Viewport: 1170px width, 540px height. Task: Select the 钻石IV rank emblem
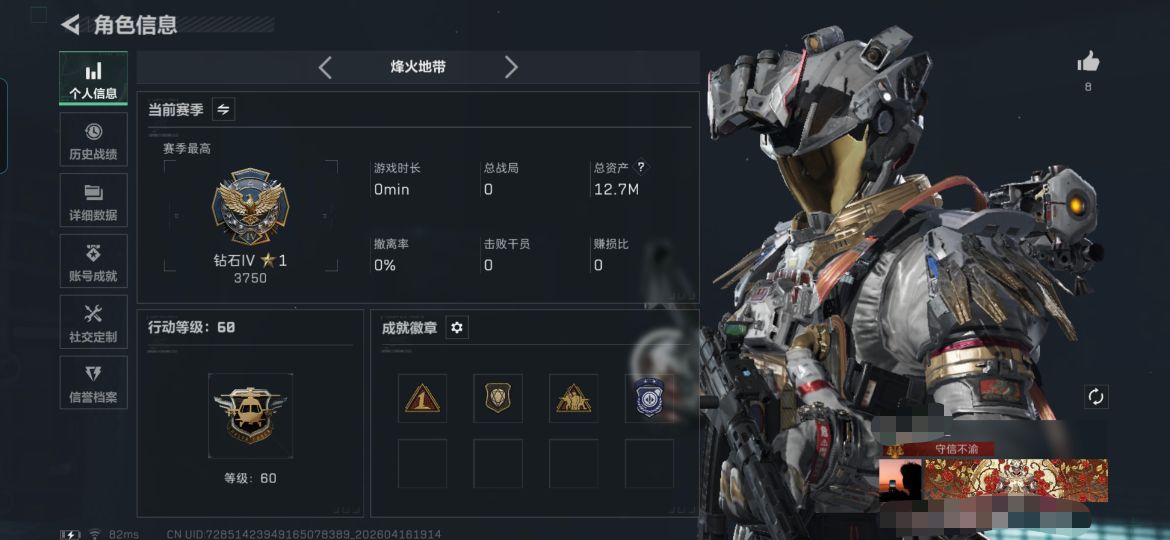(x=250, y=207)
